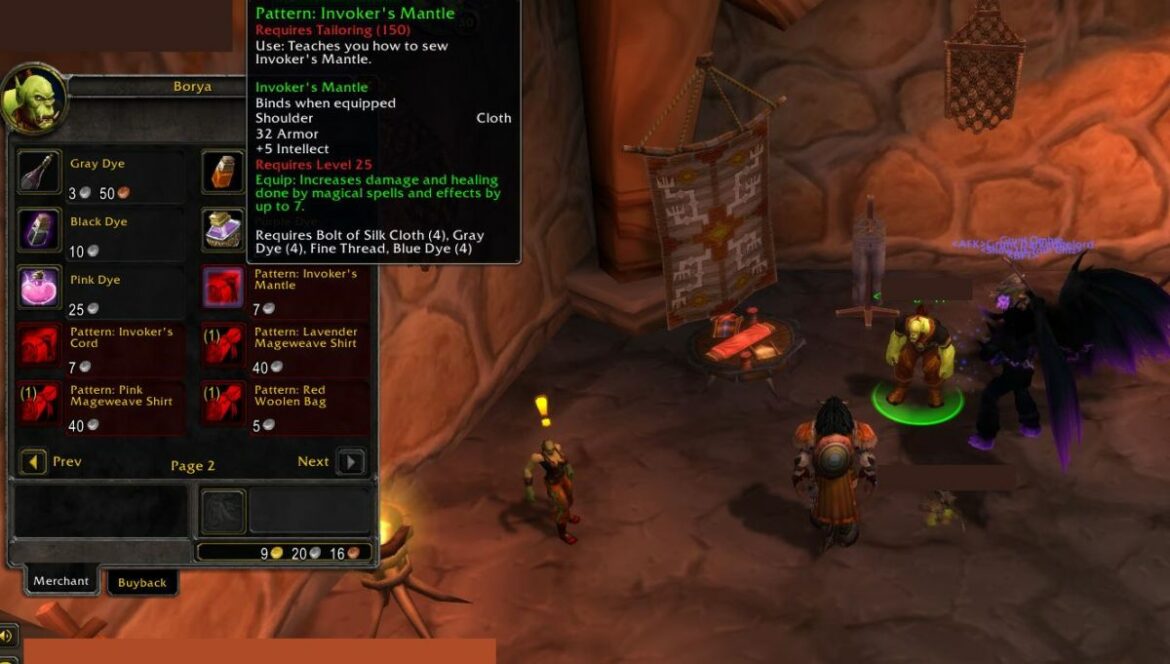Screen dimensions: 1170x664
Task: Choose Pattern: Red Woolen Bag
Action: [x=222, y=404]
